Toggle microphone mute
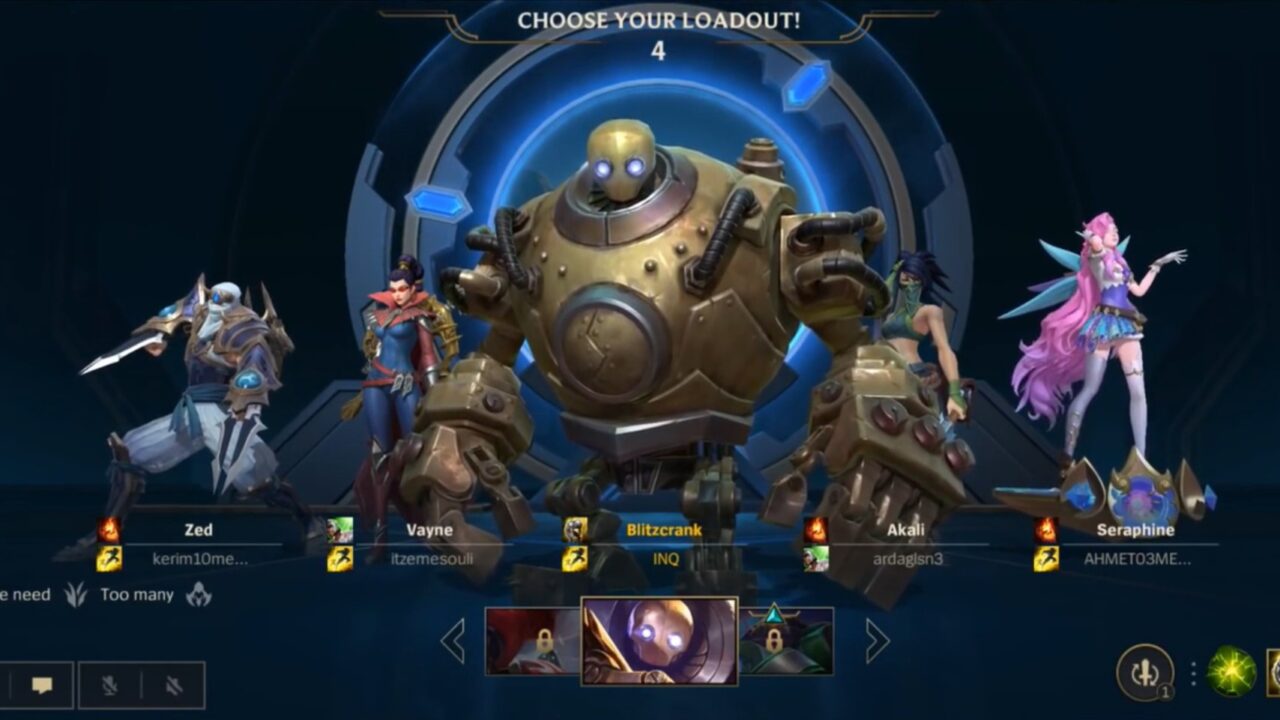1280x720 pixels. (107, 686)
